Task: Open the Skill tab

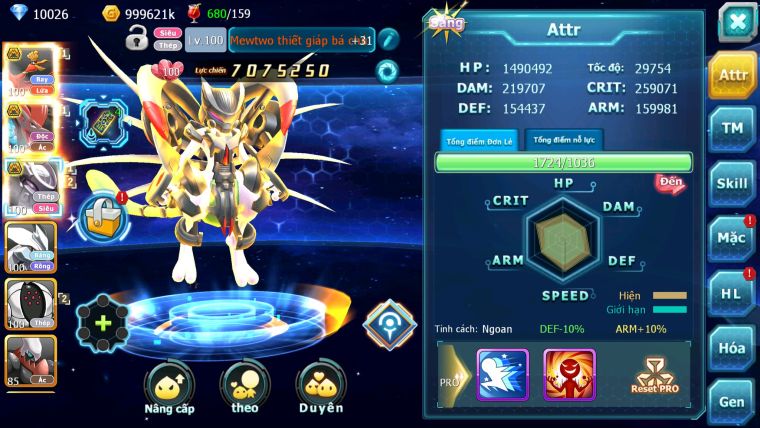Action: (732, 183)
